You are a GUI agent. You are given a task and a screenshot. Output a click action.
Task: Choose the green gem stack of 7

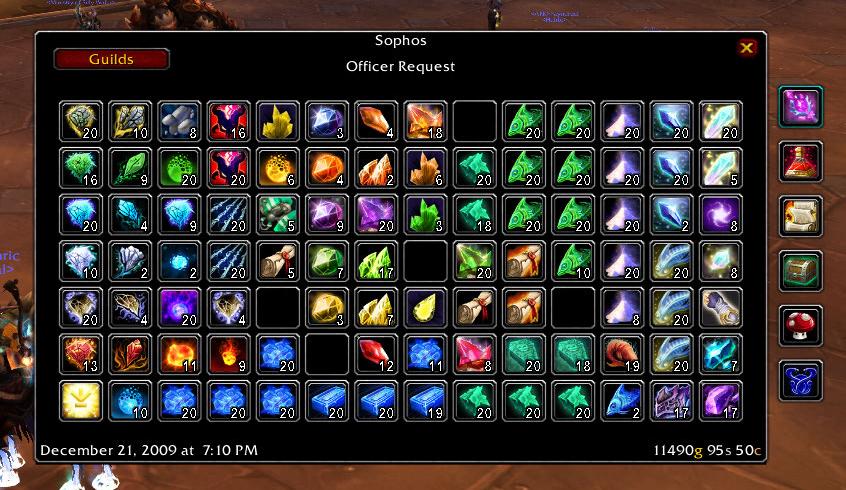(326, 260)
